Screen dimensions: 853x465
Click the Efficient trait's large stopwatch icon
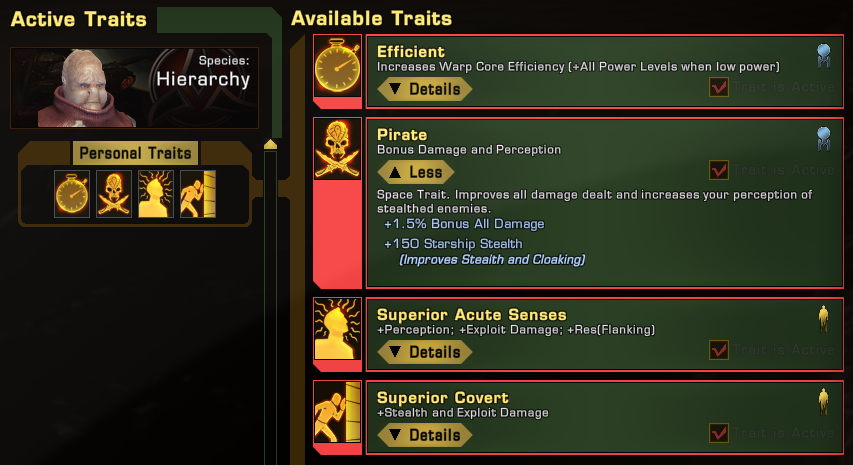[x=338, y=64]
